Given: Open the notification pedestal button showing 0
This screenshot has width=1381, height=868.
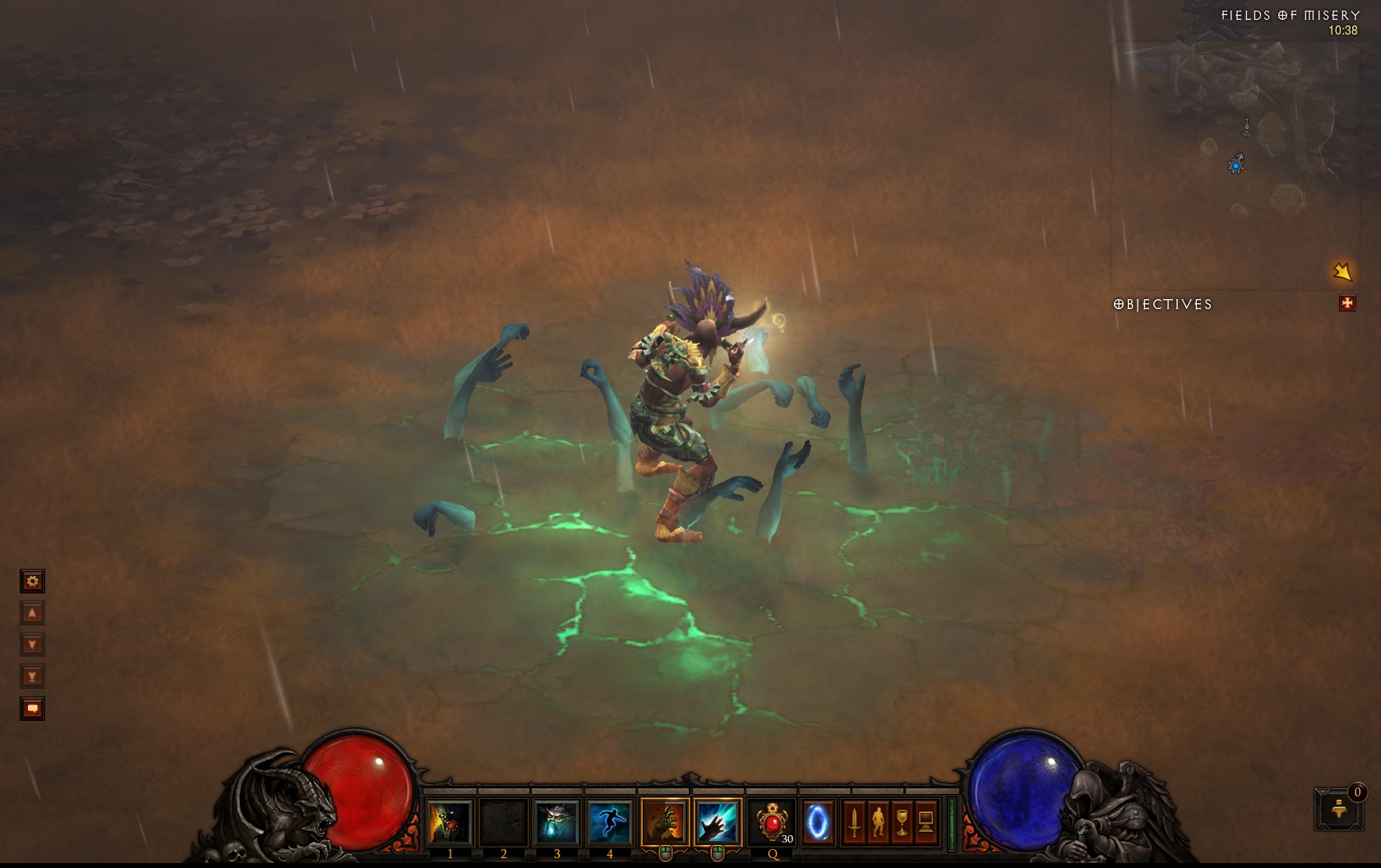Looking at the screenshot, I should click(x=1338, y=808).
